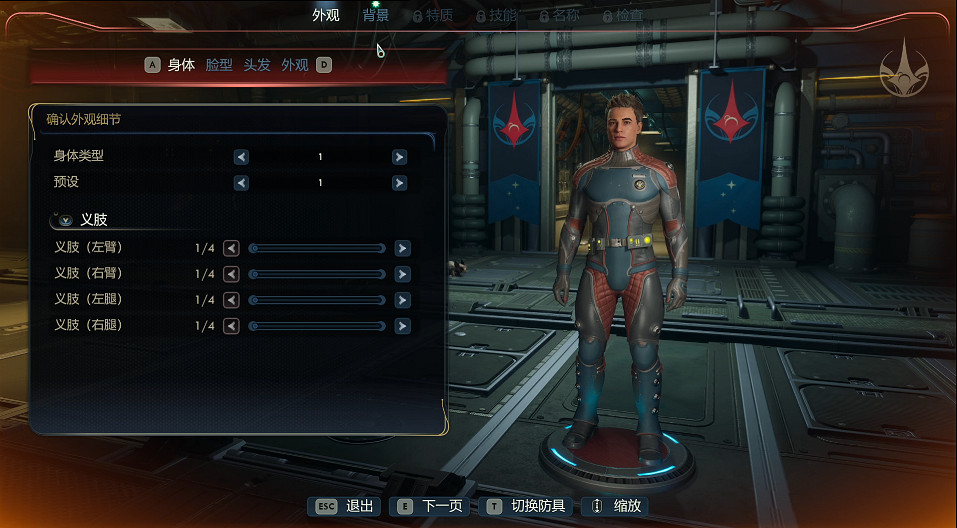957x528 pixels.
Task: Choose previous 预设 with left arrow
Action: tap(241, 183)
